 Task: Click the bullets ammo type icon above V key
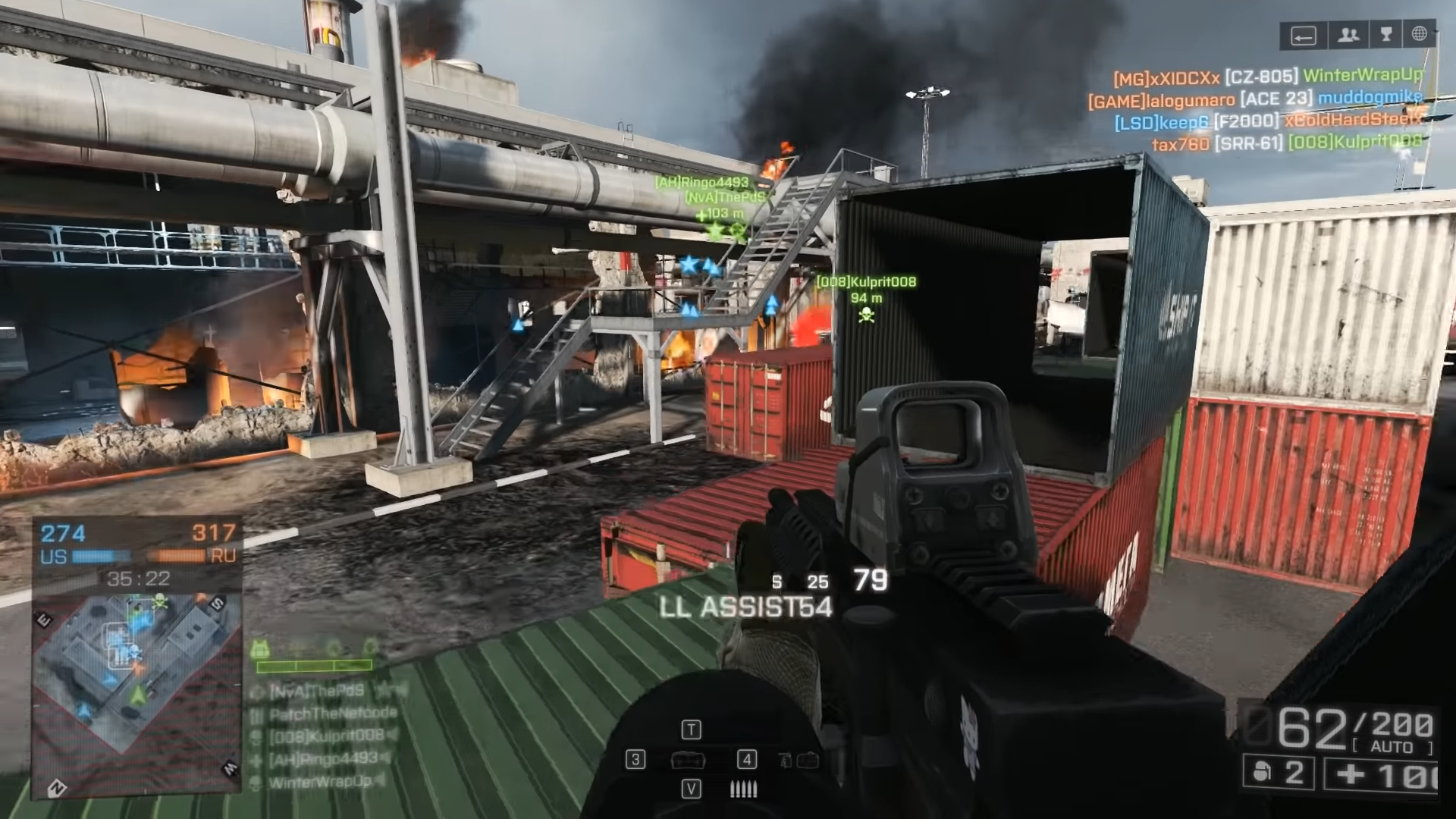pyautogui.click(x=743, y=789)
